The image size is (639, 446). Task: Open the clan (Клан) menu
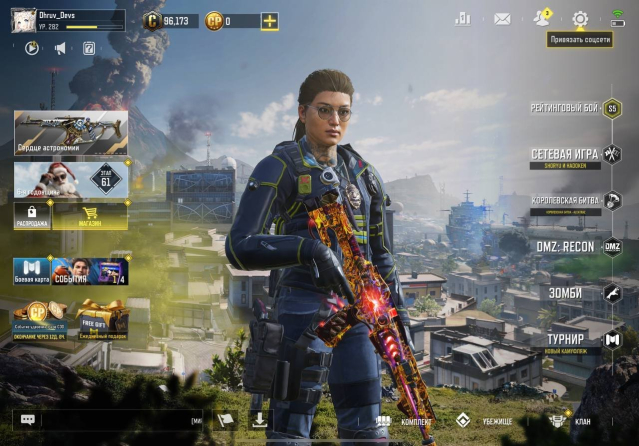(x=570, y=421)
